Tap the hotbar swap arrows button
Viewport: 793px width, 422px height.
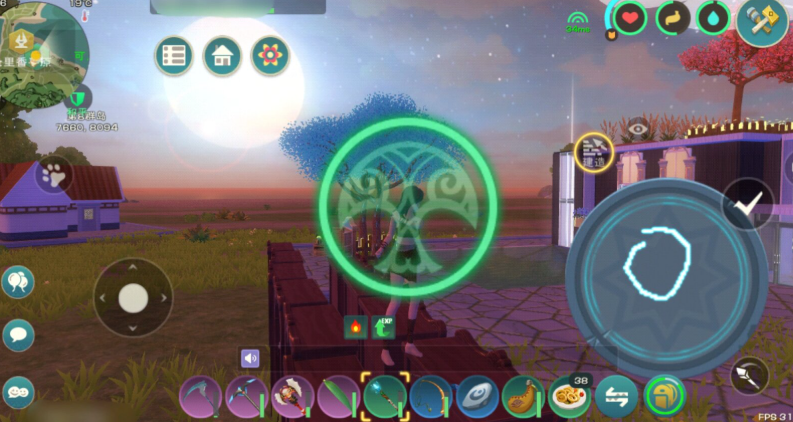click(616, 398)
